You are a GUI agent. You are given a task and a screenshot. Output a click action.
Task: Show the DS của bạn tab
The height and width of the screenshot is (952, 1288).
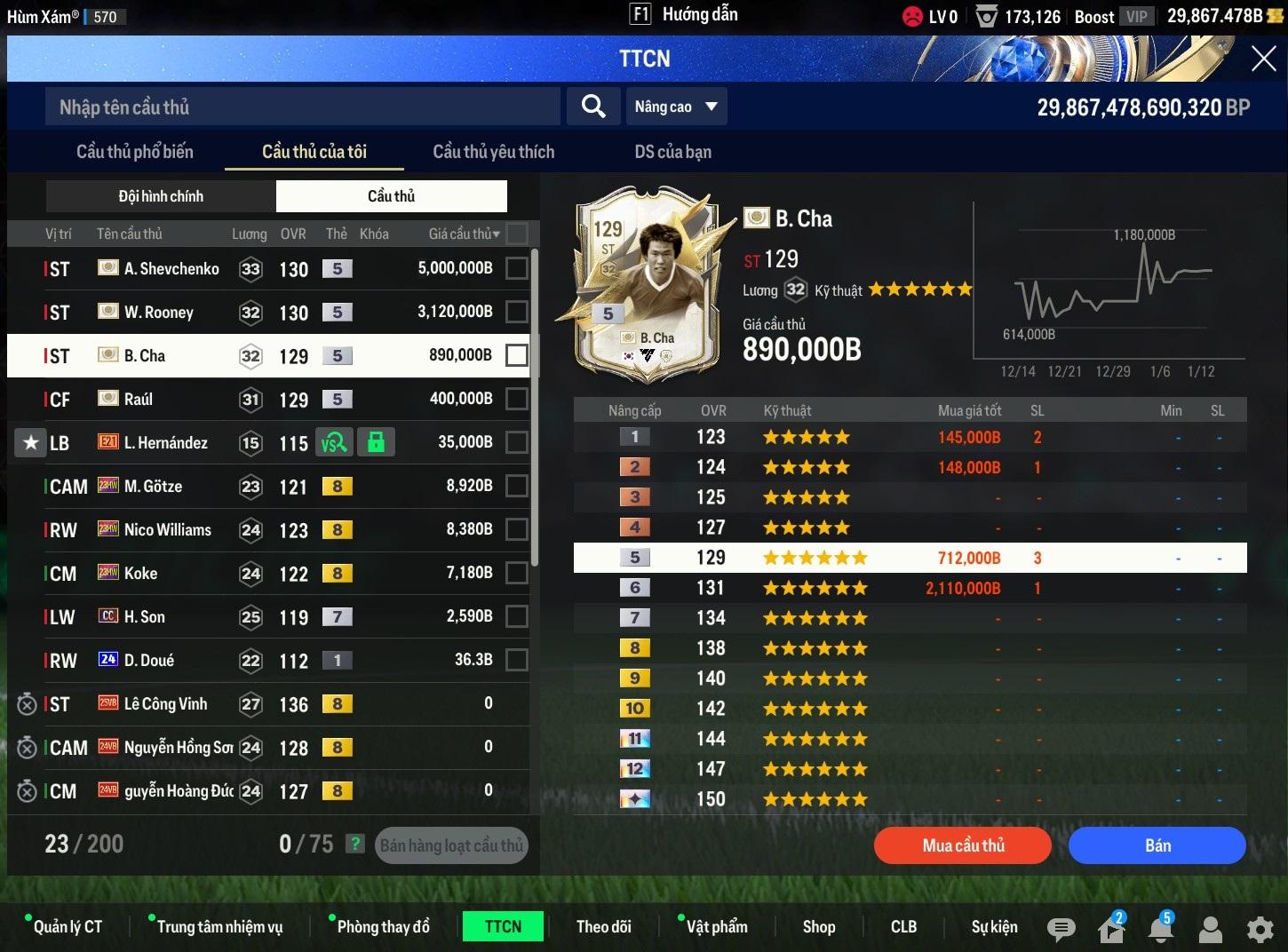(672, 152)
